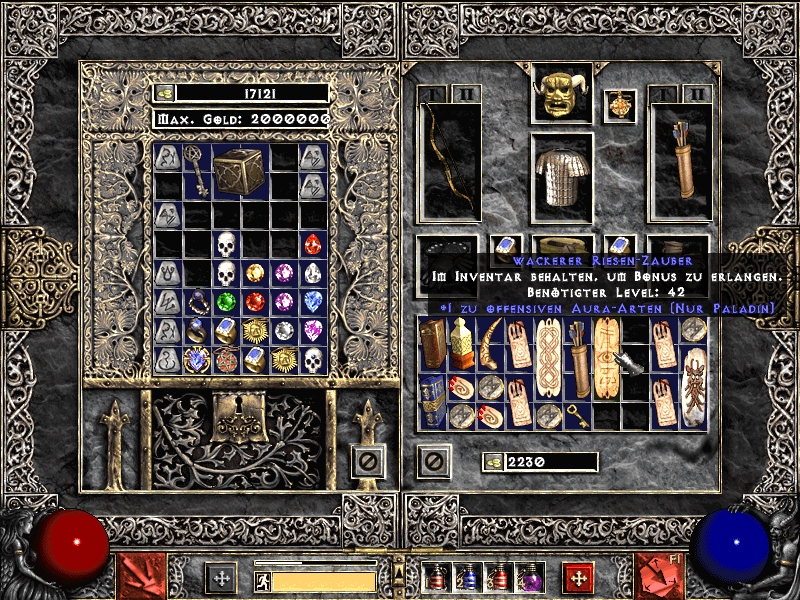Screen dimensions: 800x600
Task: Pick the green emerald gem in the stash
Action: pyautogui.click(x=226, y=301)
